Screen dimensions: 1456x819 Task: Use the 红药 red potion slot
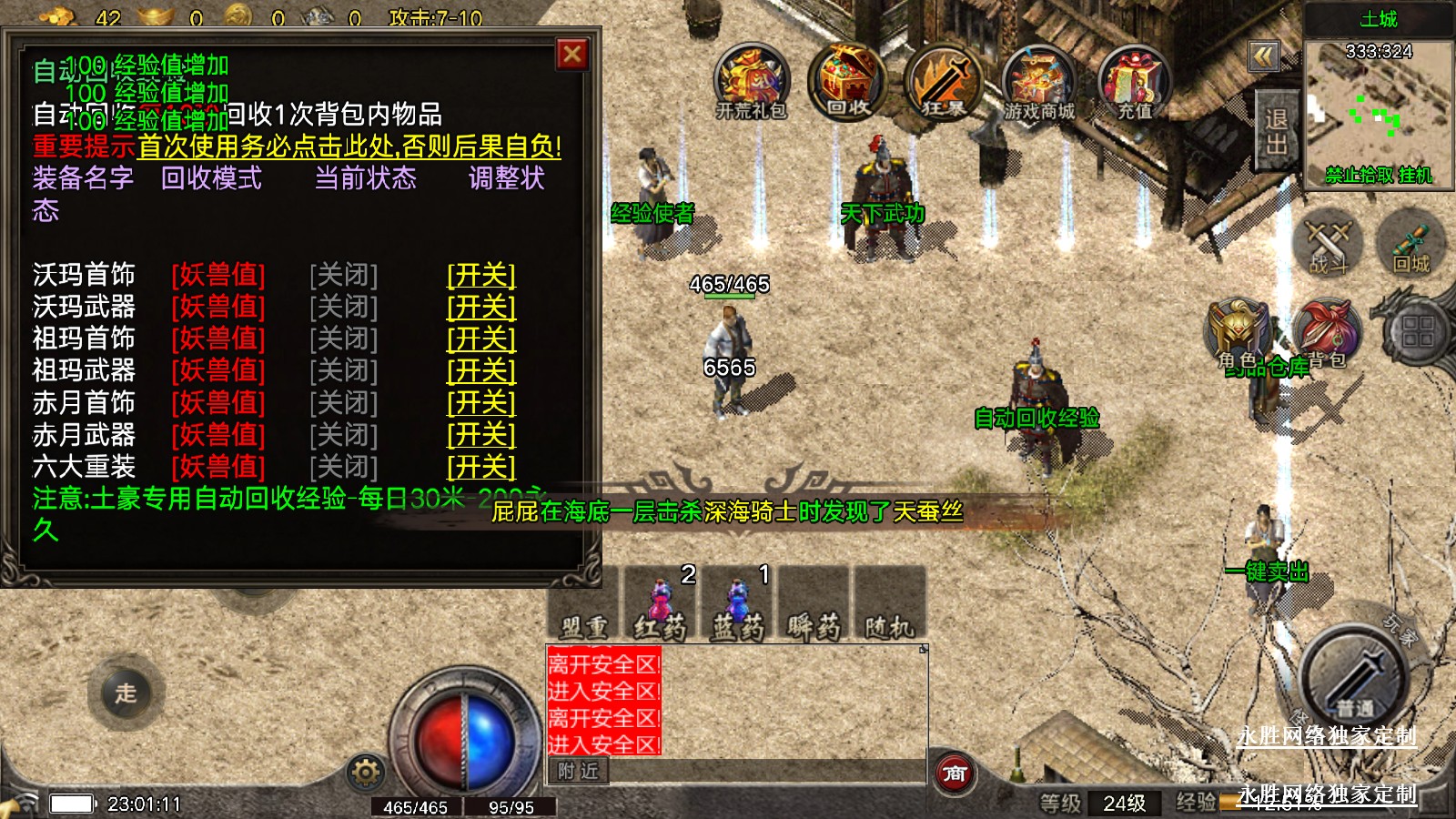[x=661, y=603]
